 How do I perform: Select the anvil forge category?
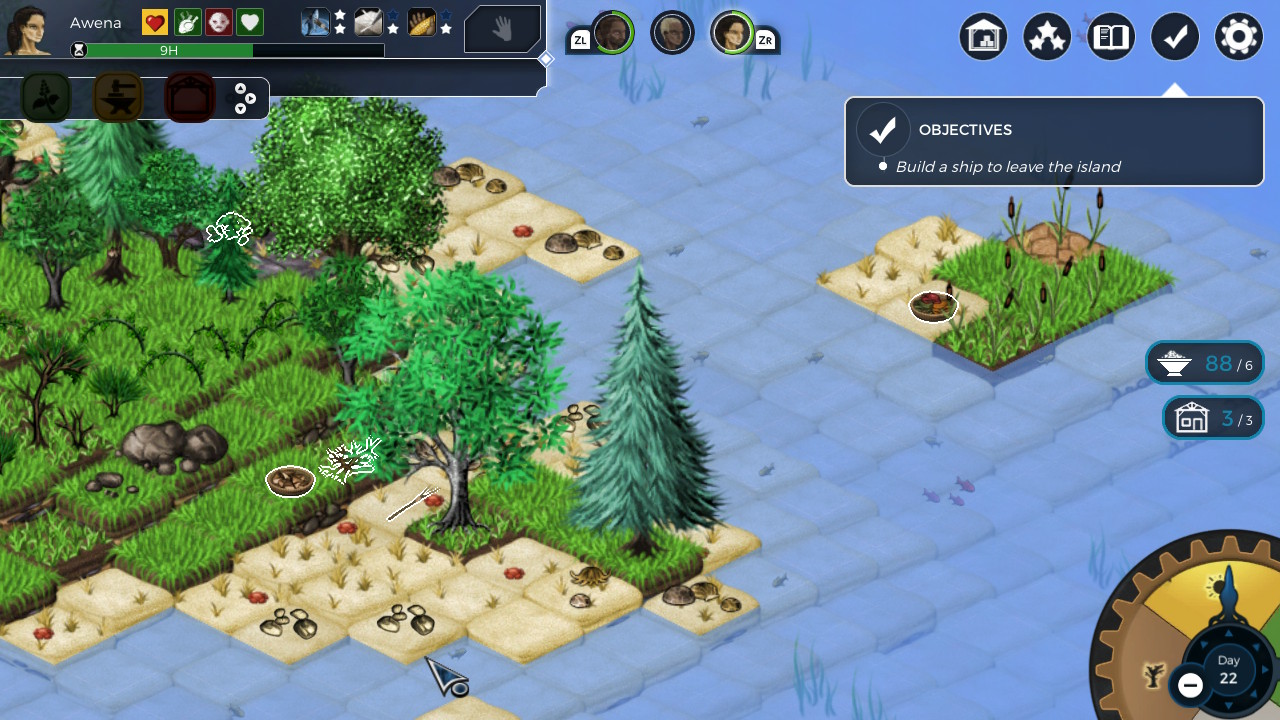pos(118,97)
